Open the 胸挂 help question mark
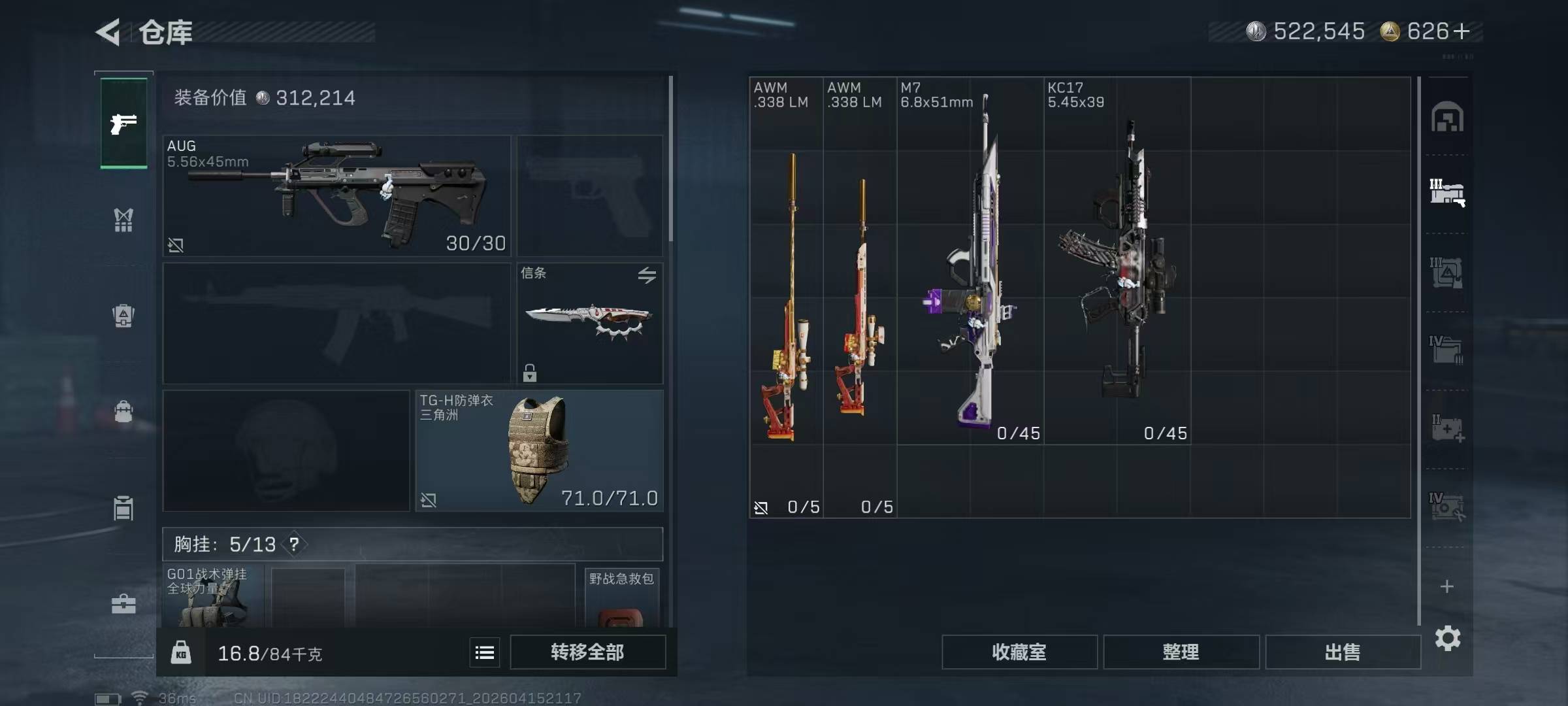 coord(294,544)
